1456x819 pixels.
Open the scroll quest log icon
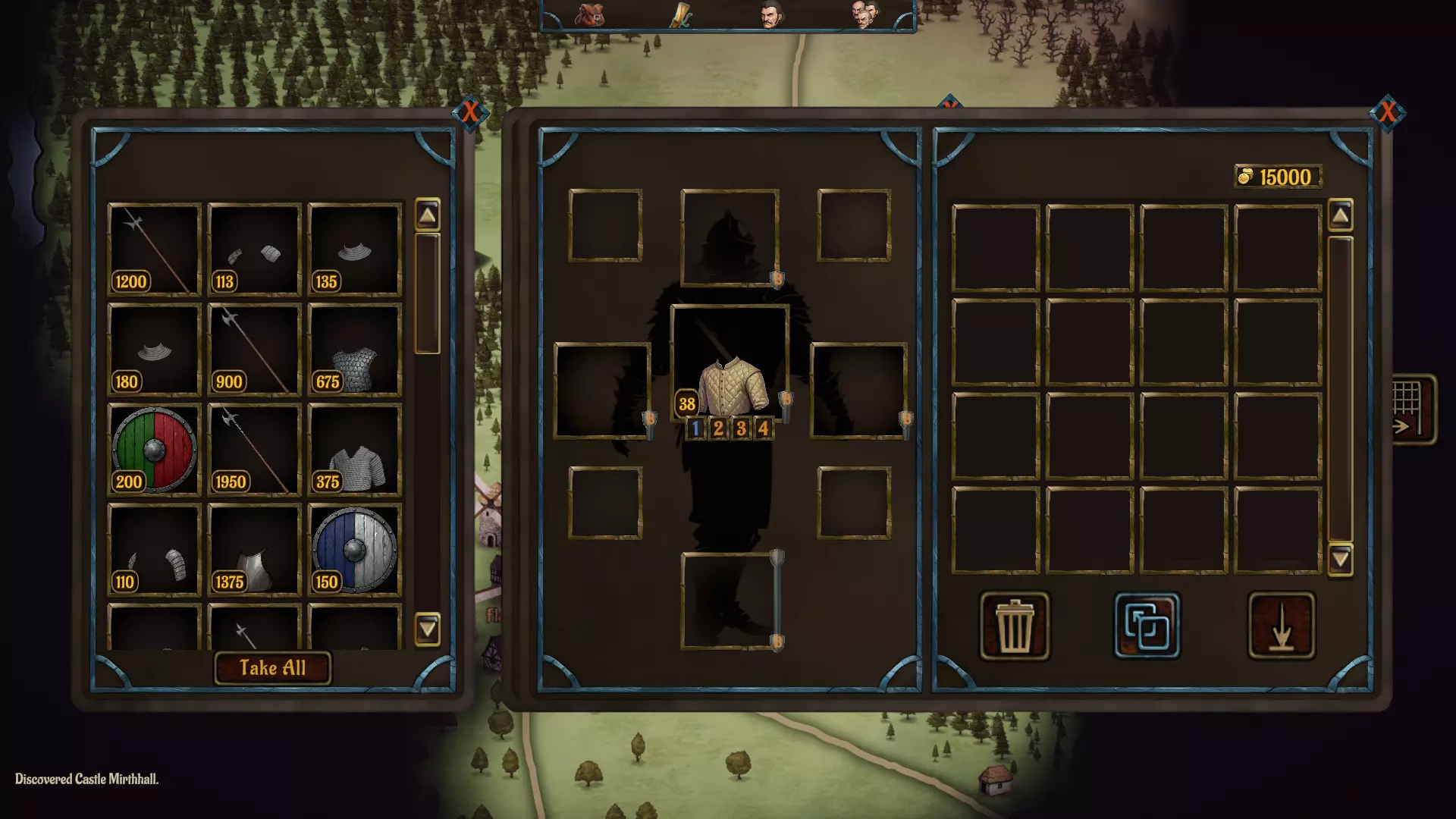click(680, 15)
